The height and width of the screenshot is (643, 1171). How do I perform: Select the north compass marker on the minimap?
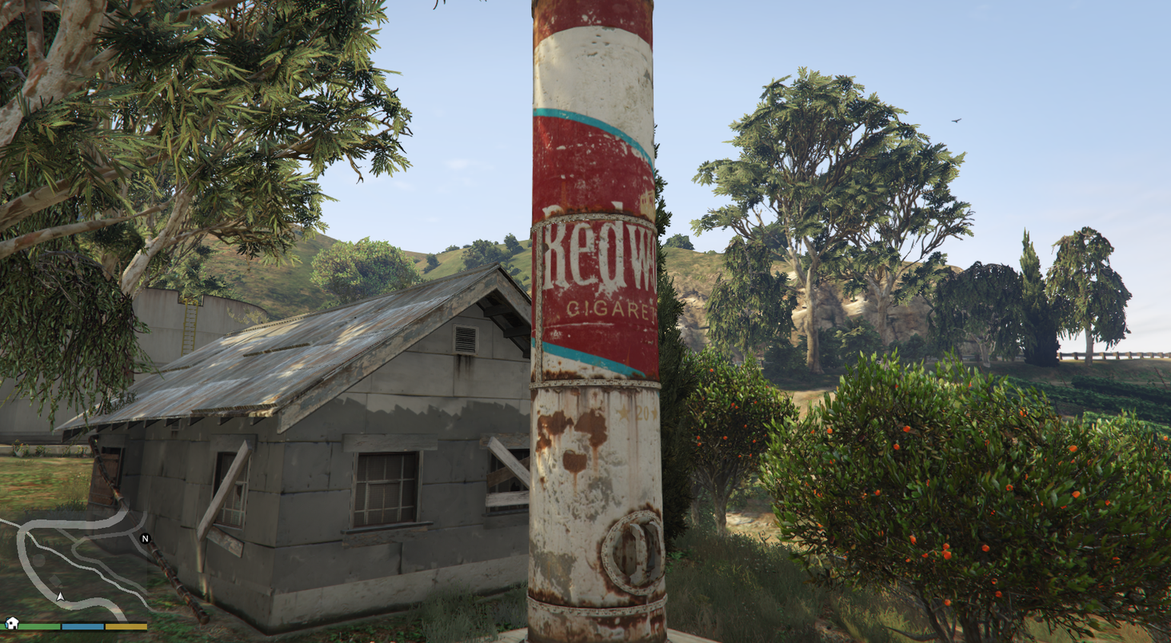point(145,538)
